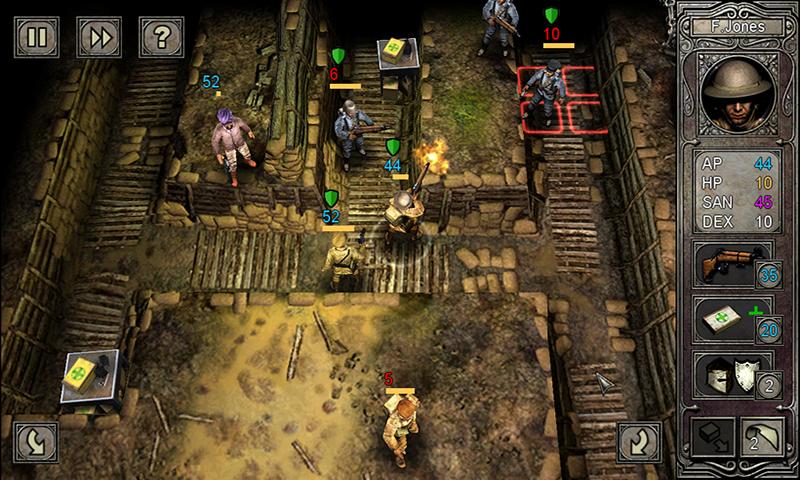The width and height of the screenshot is (800, 480).
Task: Select the stacked crates swap button
Action: 712,440
